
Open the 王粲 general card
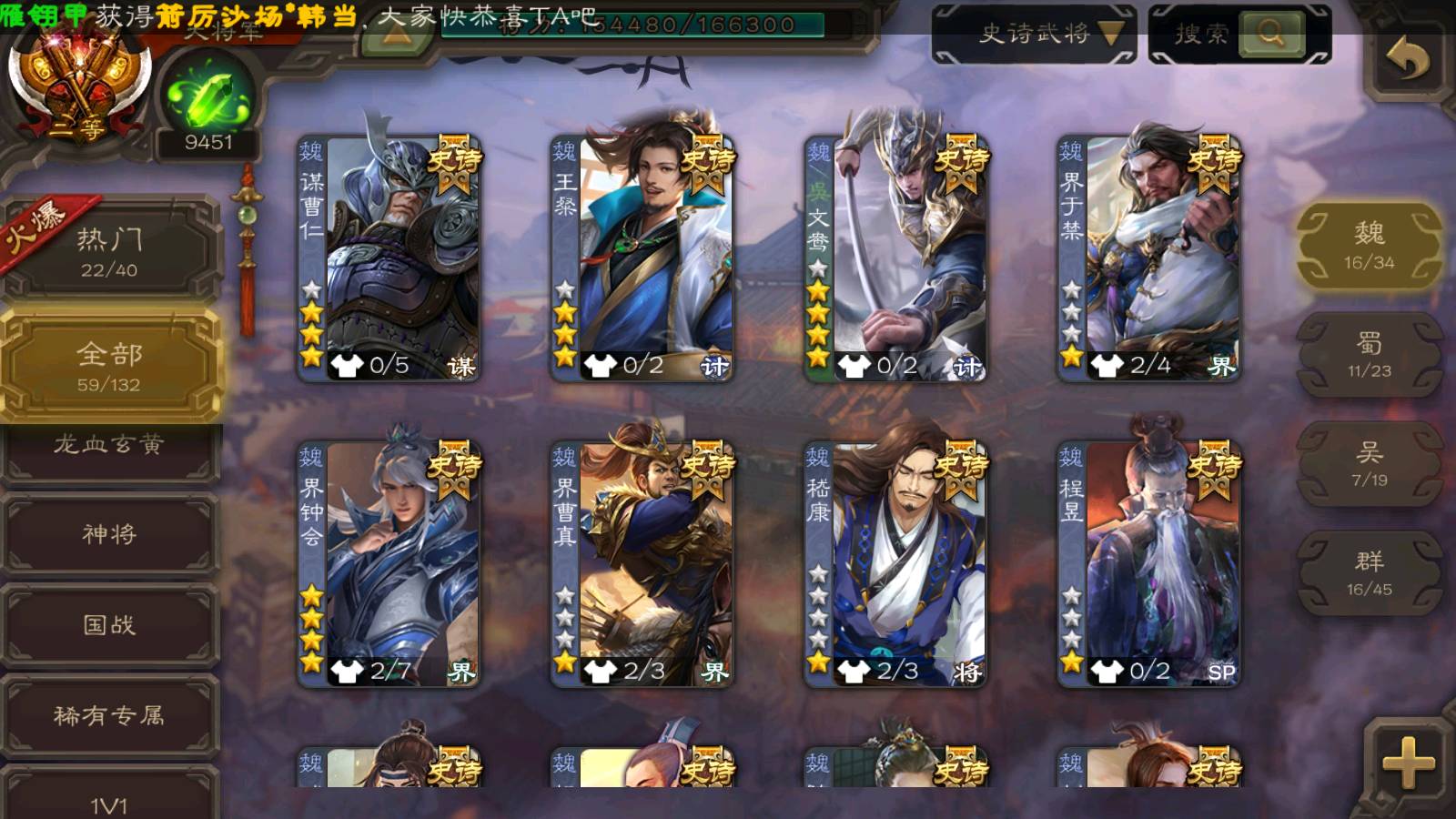pos(642,258)
